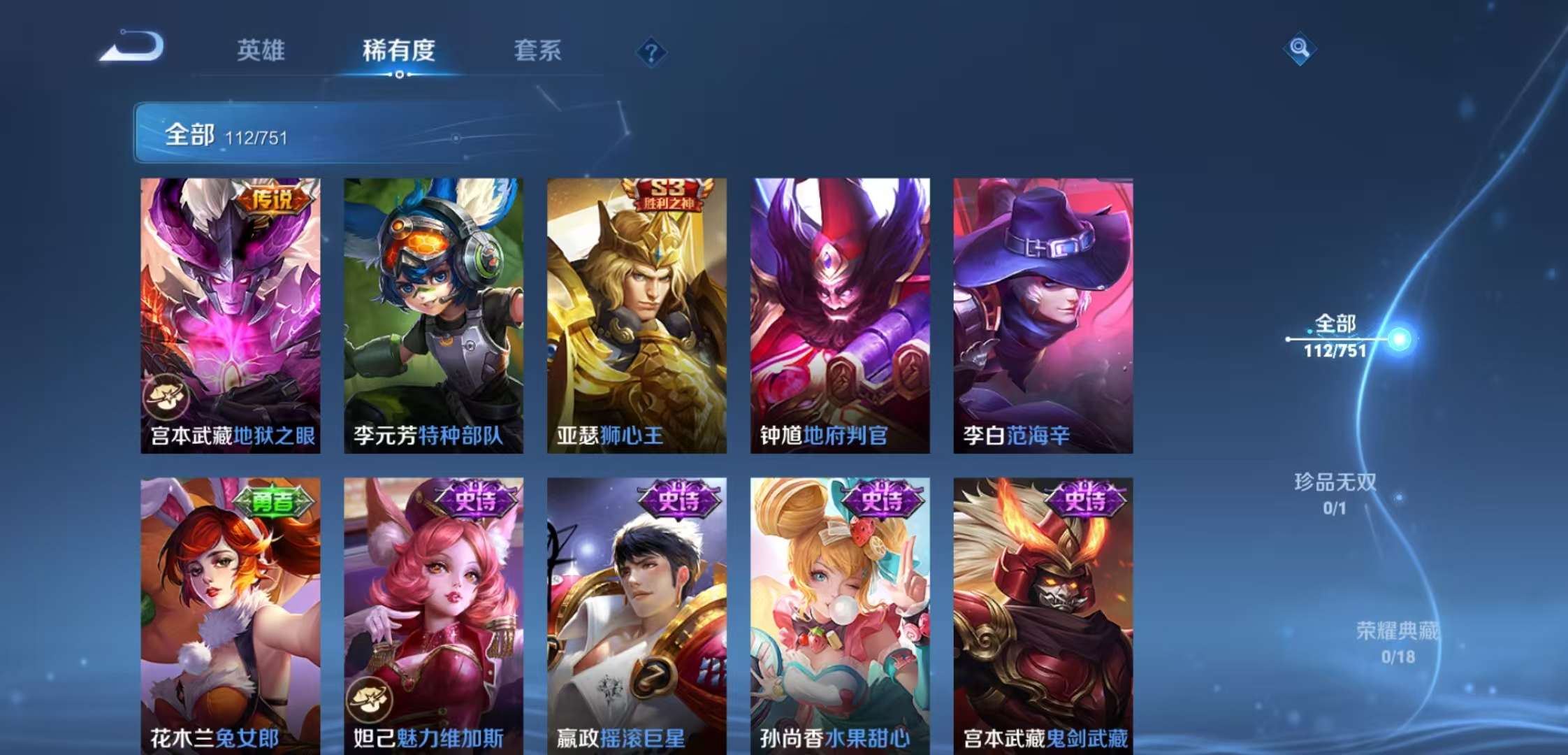This screenshot has height=755, width=1568.
Task: Click the question mark help icon
Action: pyautogui.click(x=651, y=50)
